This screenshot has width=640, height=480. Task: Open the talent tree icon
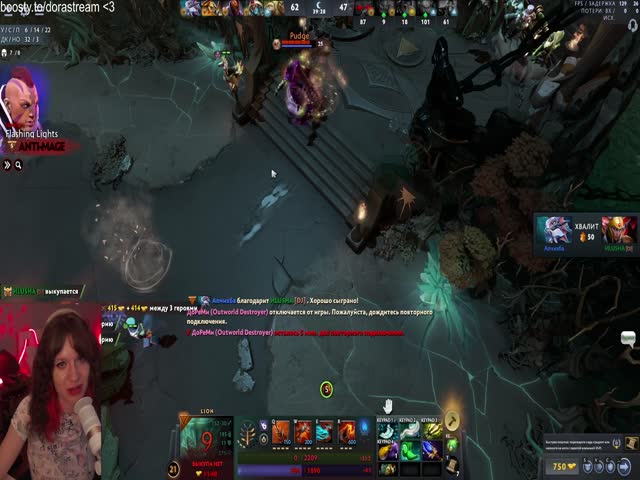pyautogui.click(x=247, y=433)
